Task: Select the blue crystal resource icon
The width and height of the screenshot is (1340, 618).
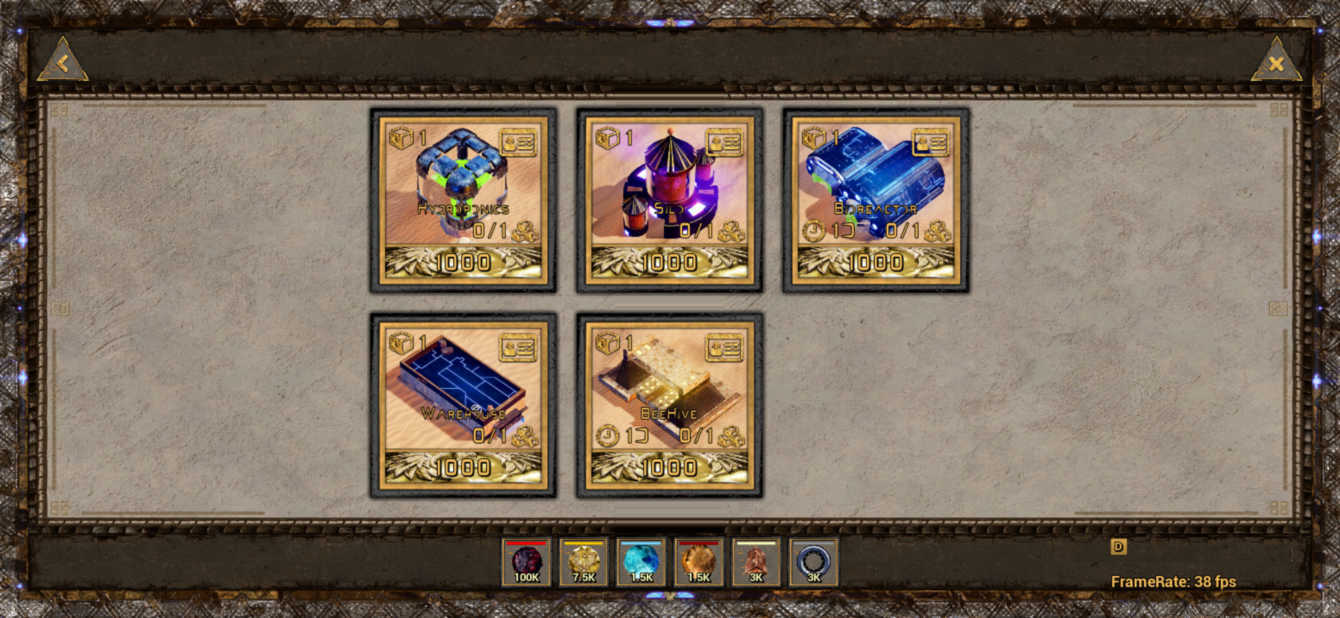Action: (641, 562)
